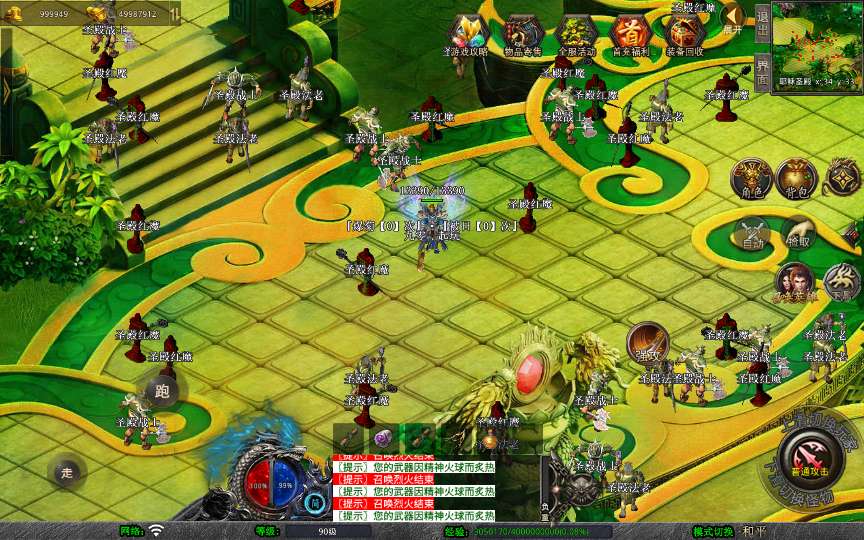Tap the 拾取 pick-up button
This screenshot has width=864, height=540.
(797, 233)
